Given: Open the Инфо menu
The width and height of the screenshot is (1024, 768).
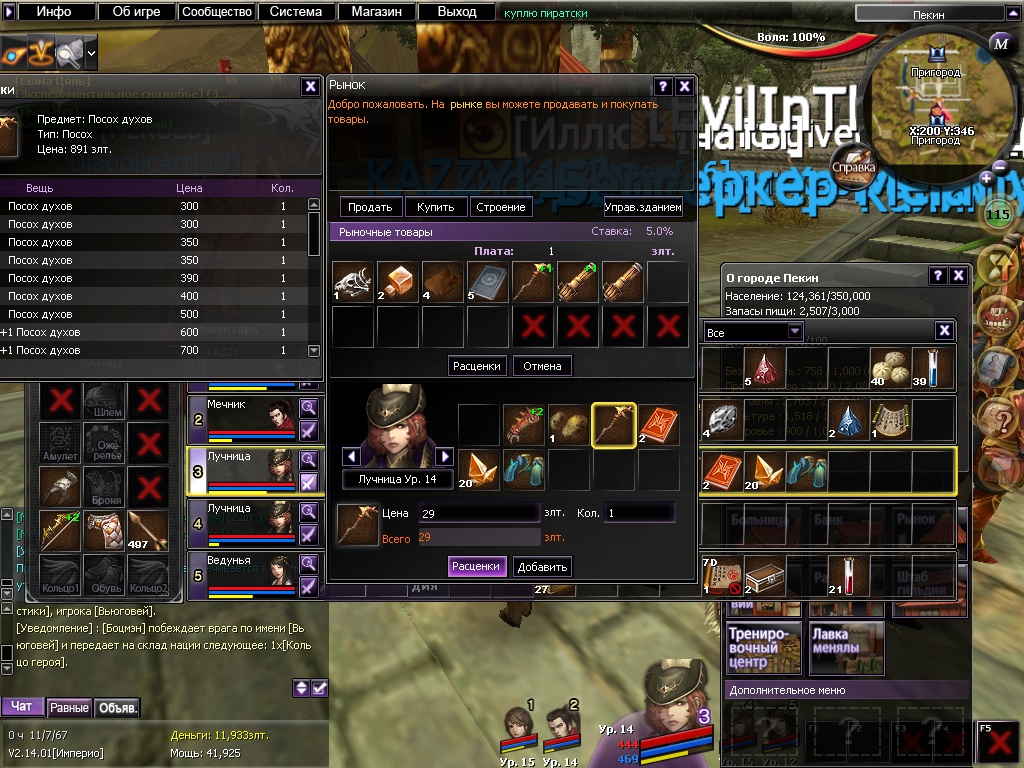Looking at the screenshot, I should coord(54,12).
